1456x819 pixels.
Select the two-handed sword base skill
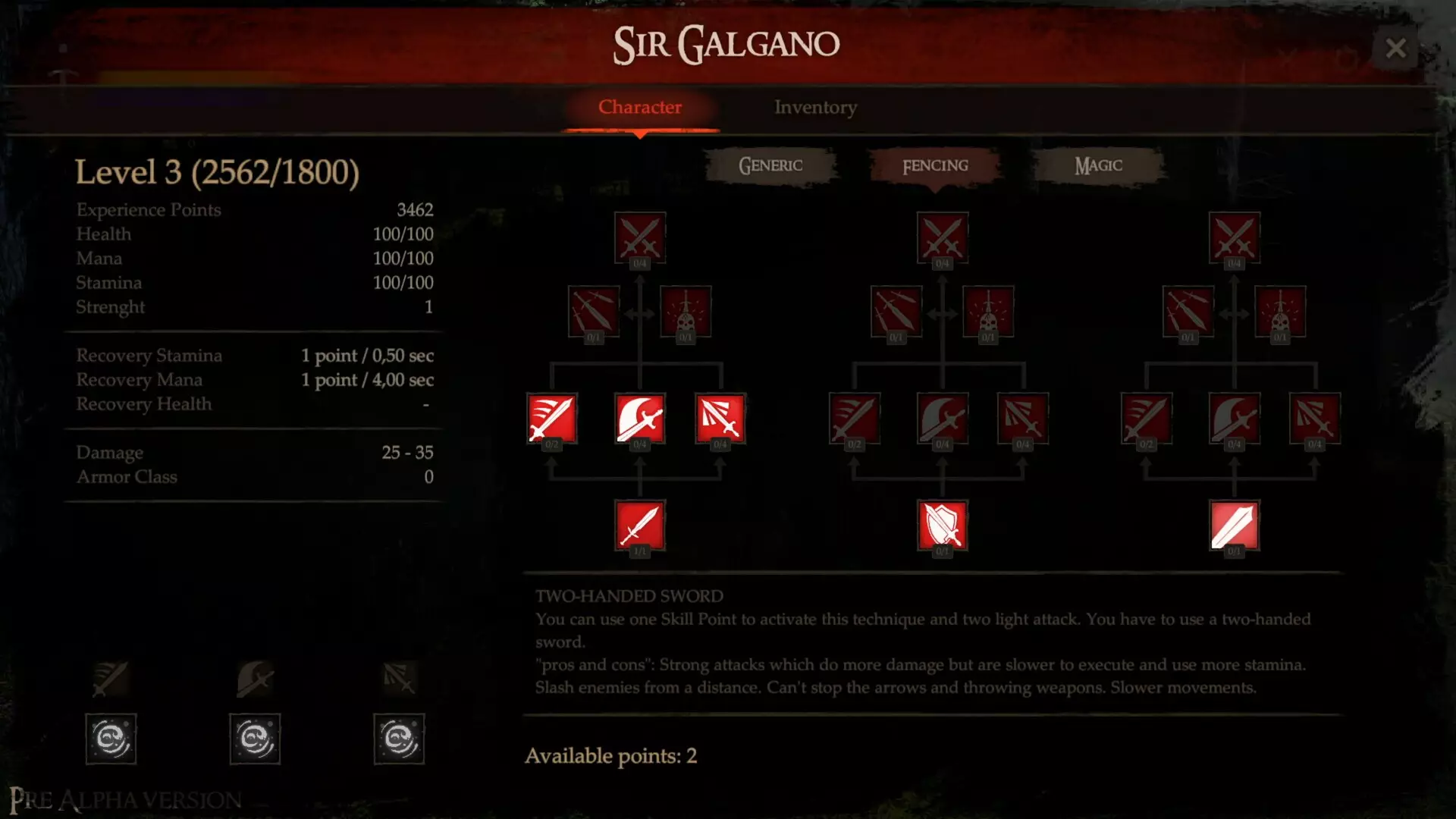(x=1233, y=526)
